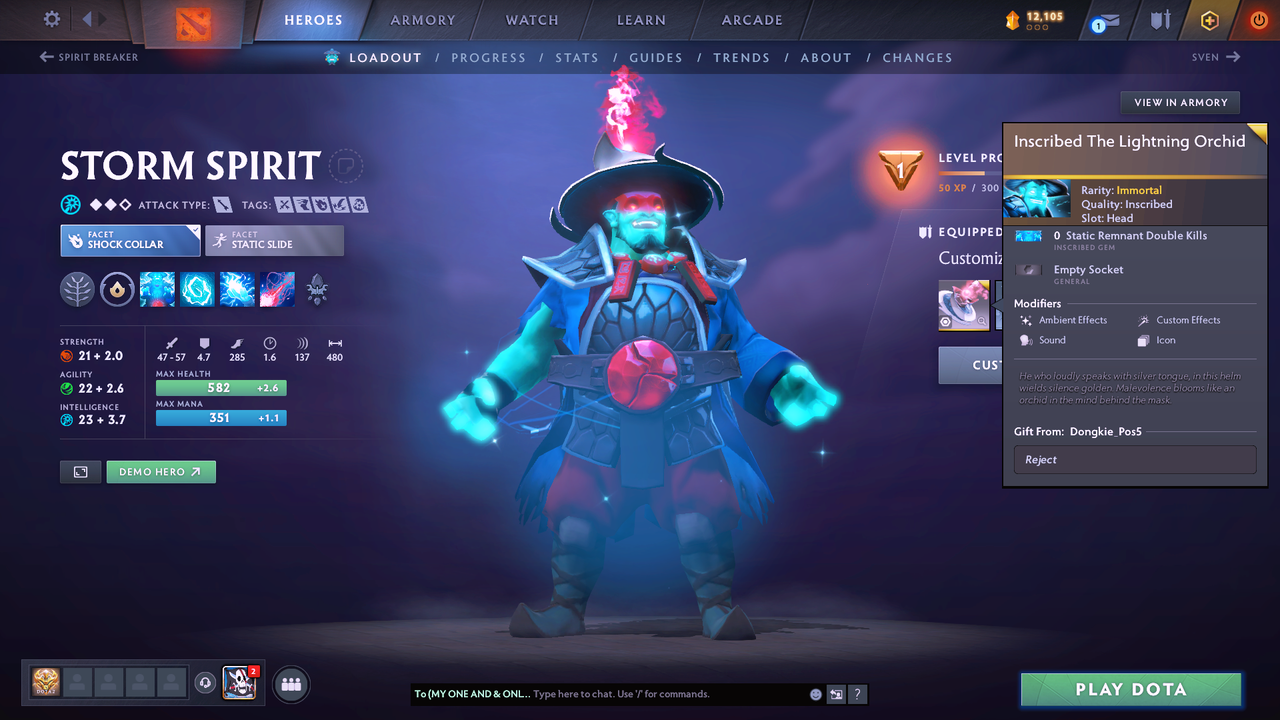Click VIEW IN ARMORY
Image resolution: width=1280 pixels, height=720 pixels.
tap(1179, 102)
